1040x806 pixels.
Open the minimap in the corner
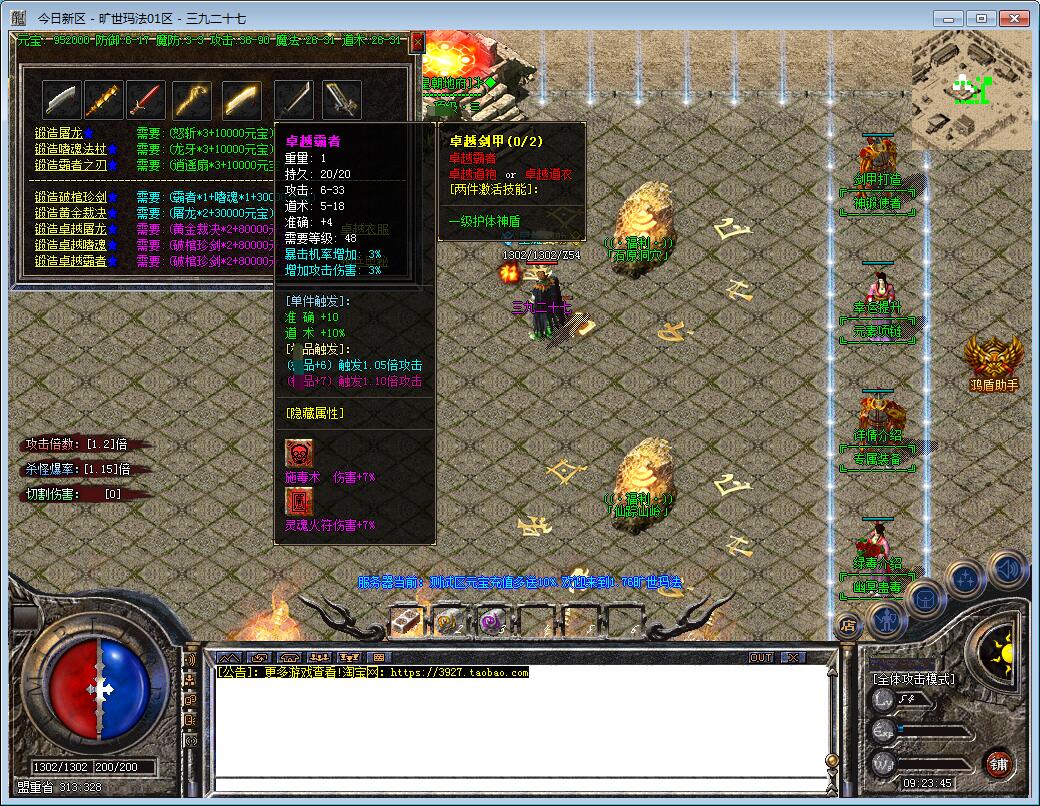(x=970, y=90)
